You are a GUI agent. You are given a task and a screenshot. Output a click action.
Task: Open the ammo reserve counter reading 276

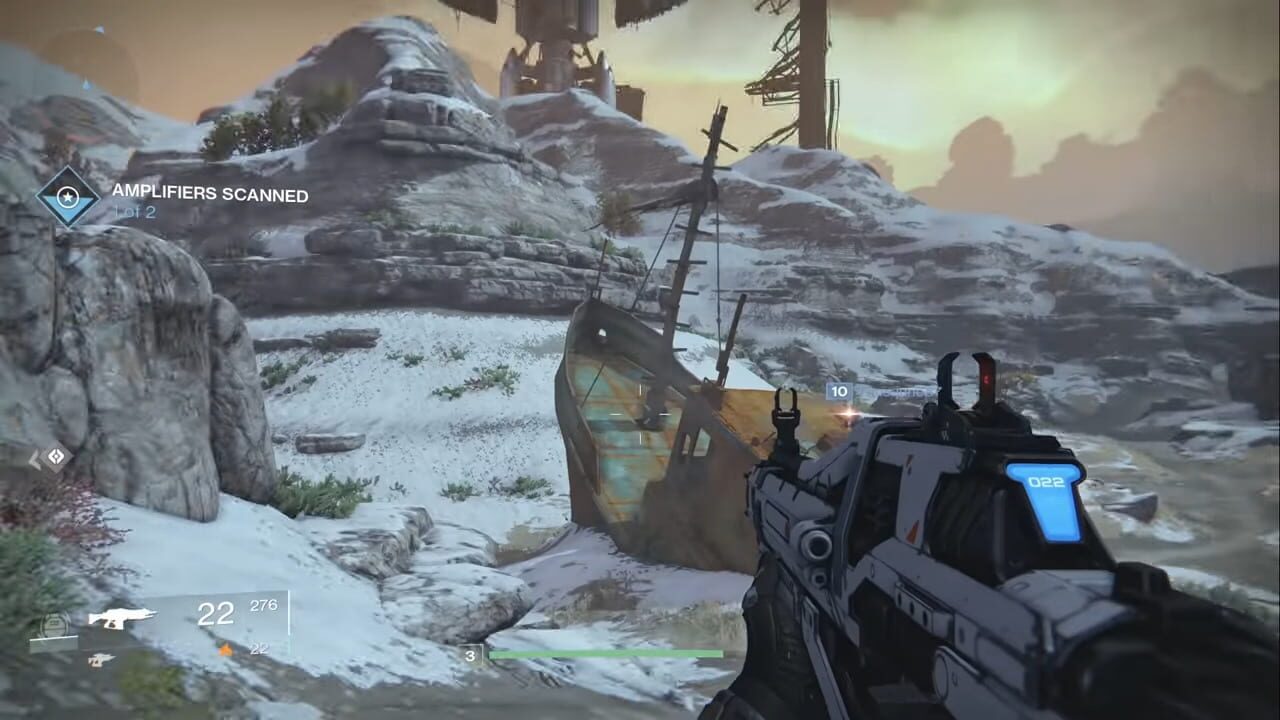click(263, 605)
